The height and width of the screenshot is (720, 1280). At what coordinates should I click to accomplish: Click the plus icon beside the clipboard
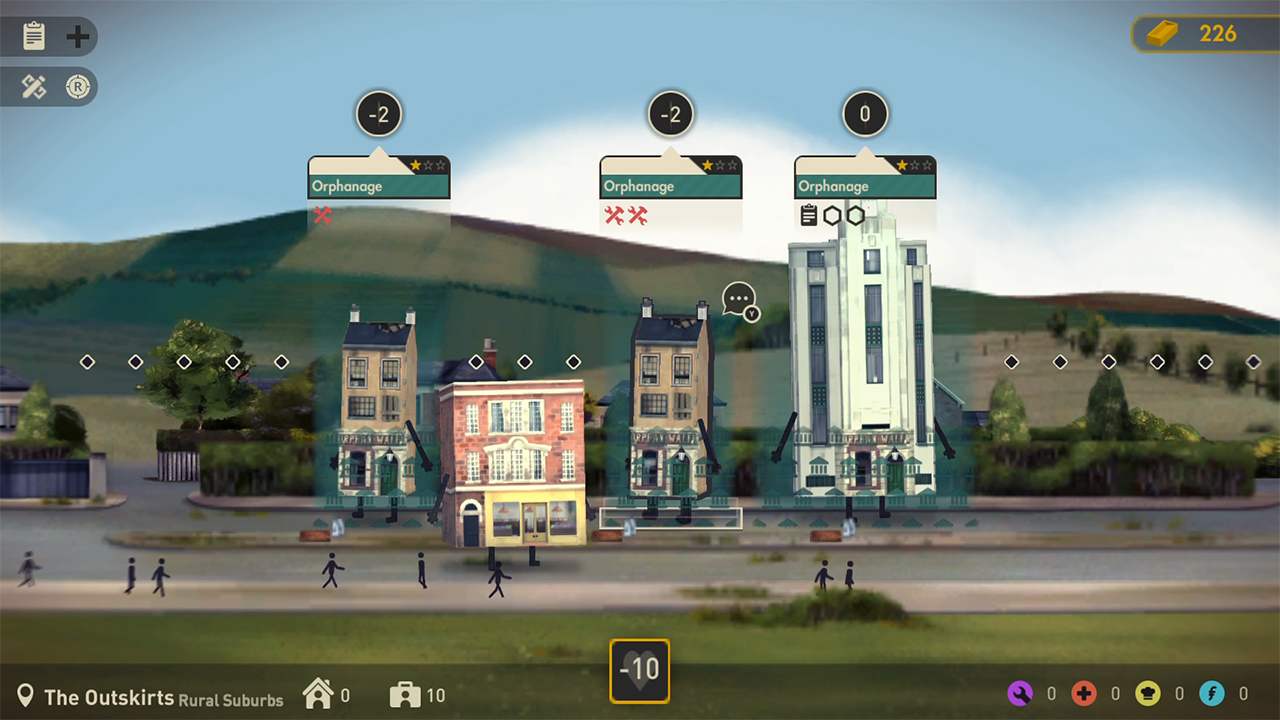76,36
